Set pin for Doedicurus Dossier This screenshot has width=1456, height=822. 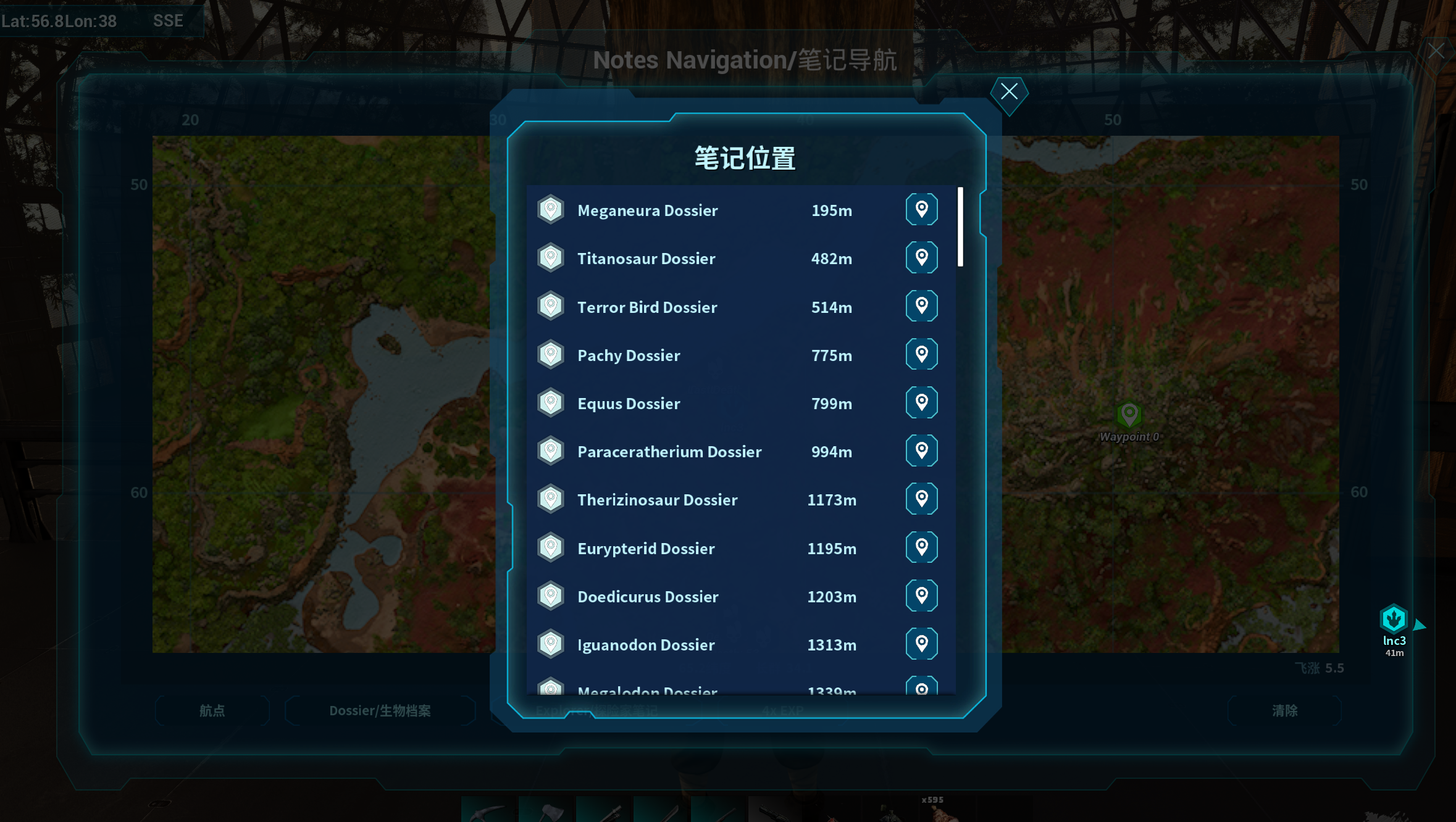[921, 596]
